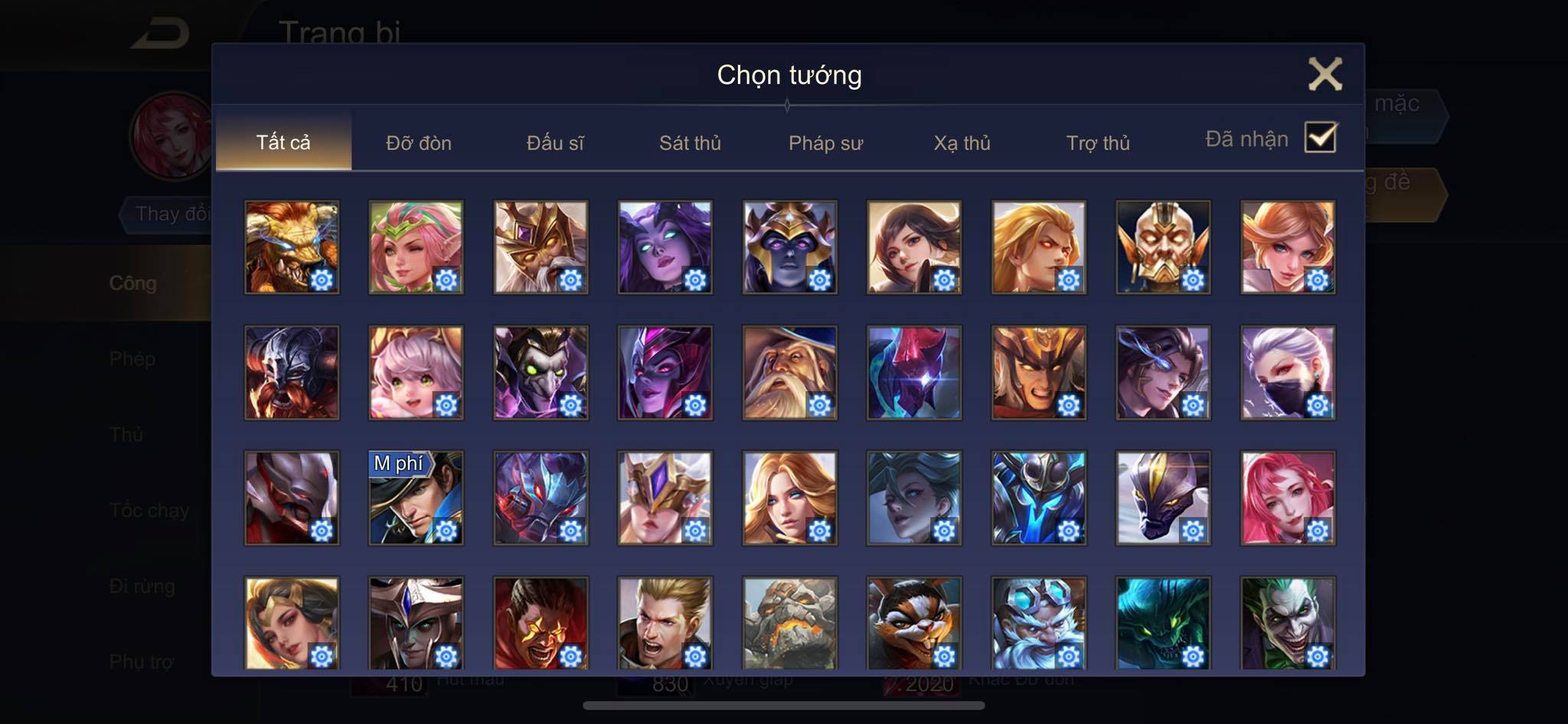
Task: Pick the orange lion beast hero
Action: 292,247
